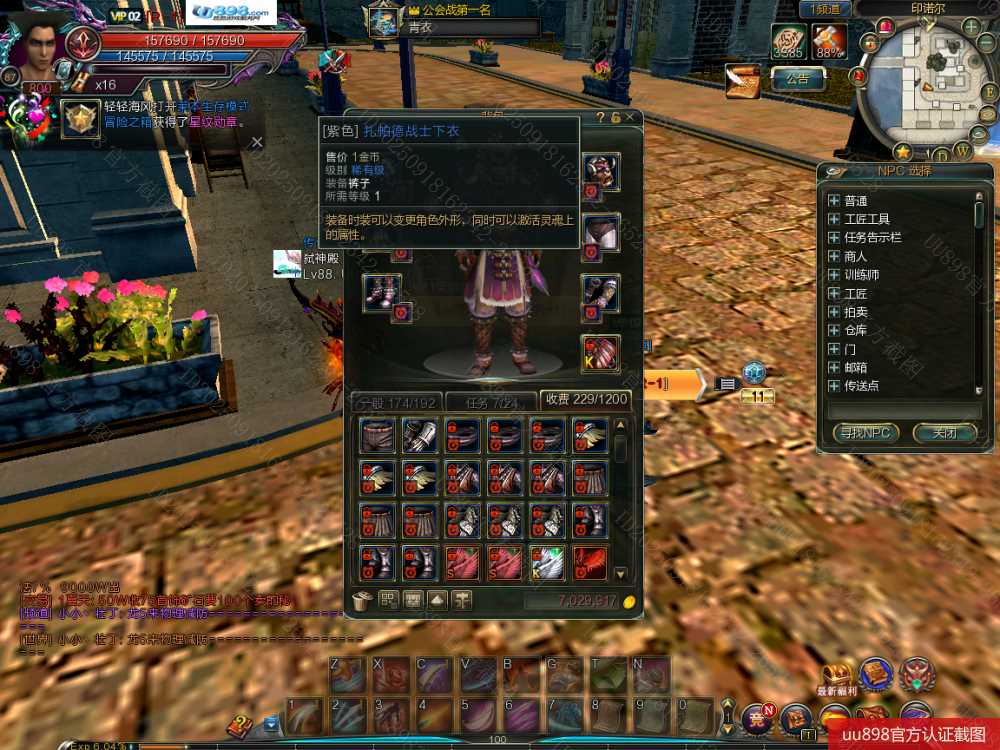Select the 收费 229/1200 bag tab
The height and width of the screenshot is (750, 1000).
(x=585, y=399)
